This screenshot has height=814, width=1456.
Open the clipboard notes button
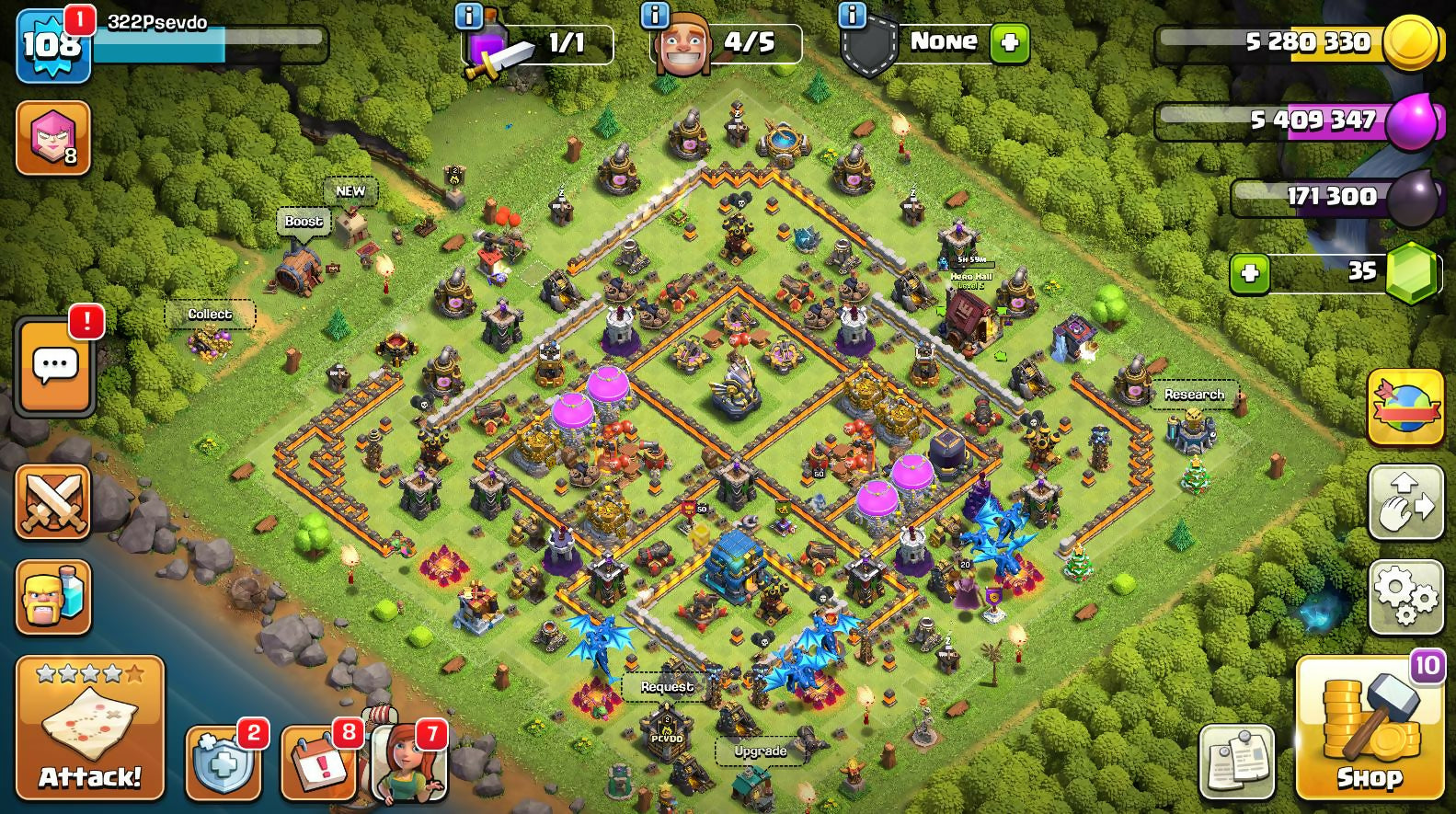(x=1237, y=762)
